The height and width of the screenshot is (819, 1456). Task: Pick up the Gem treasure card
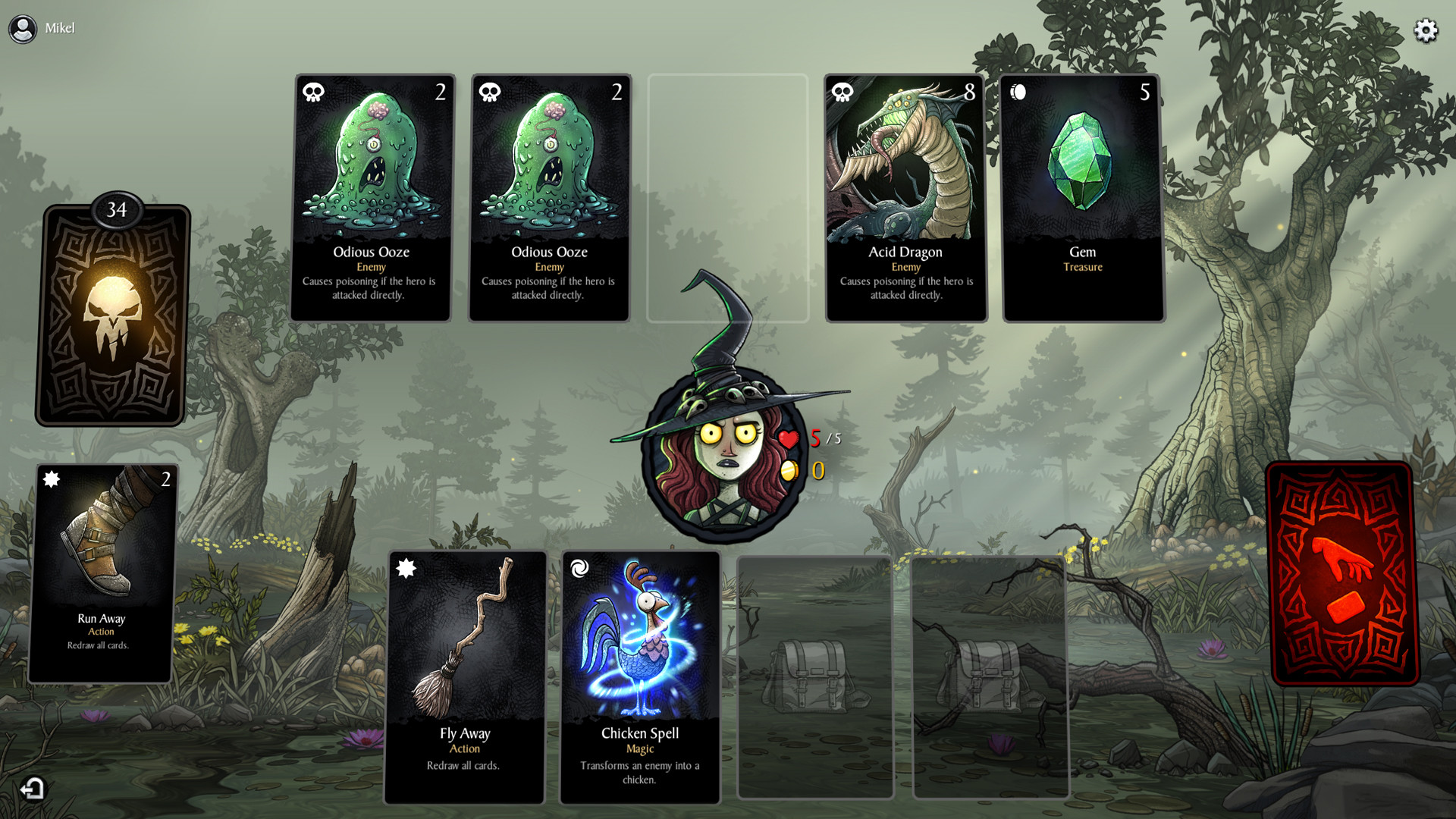coord(1083,197)
